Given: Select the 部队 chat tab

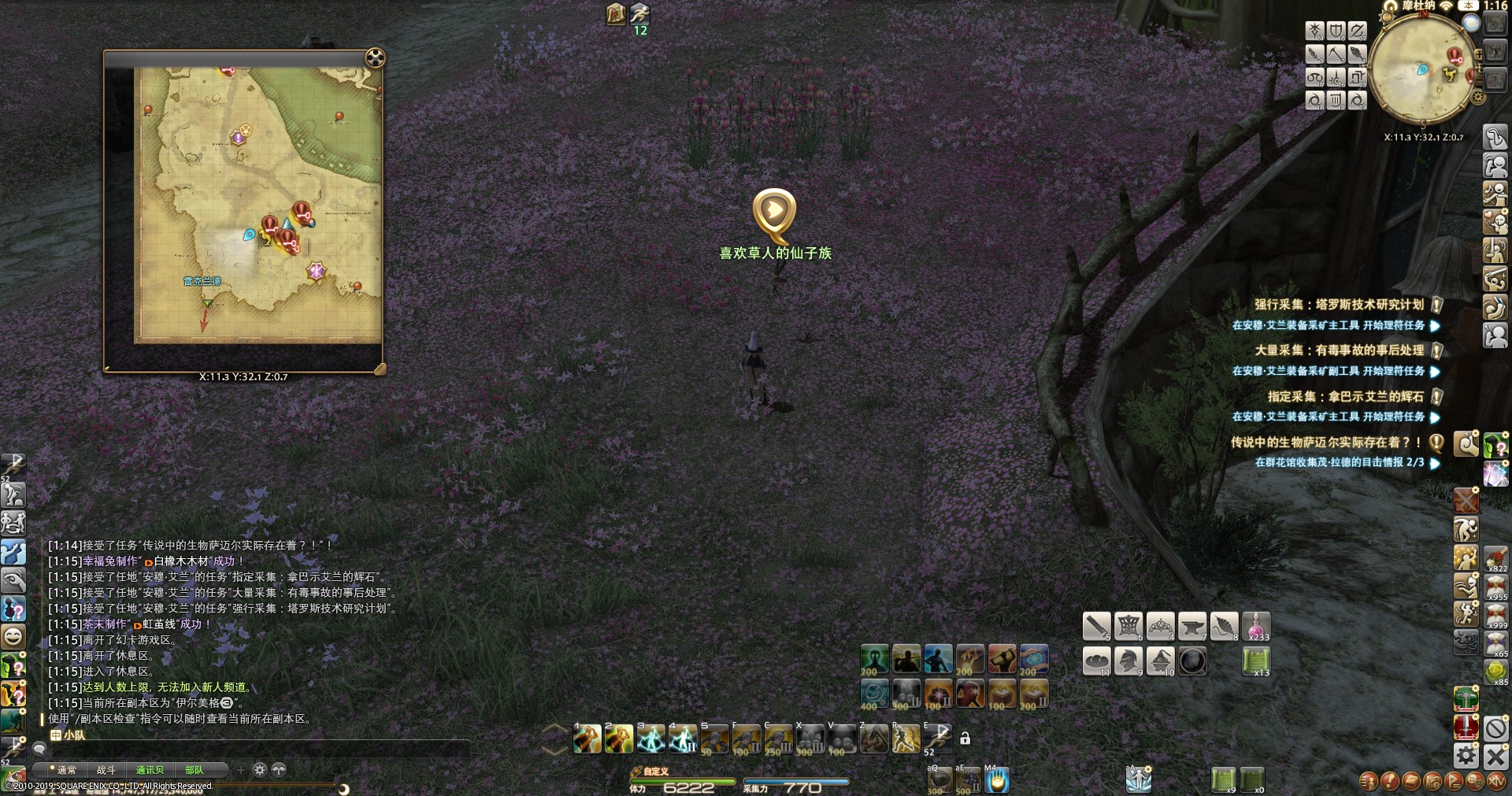Looking at the screenshot, I should pyautogui.click(x=194, y=770).
